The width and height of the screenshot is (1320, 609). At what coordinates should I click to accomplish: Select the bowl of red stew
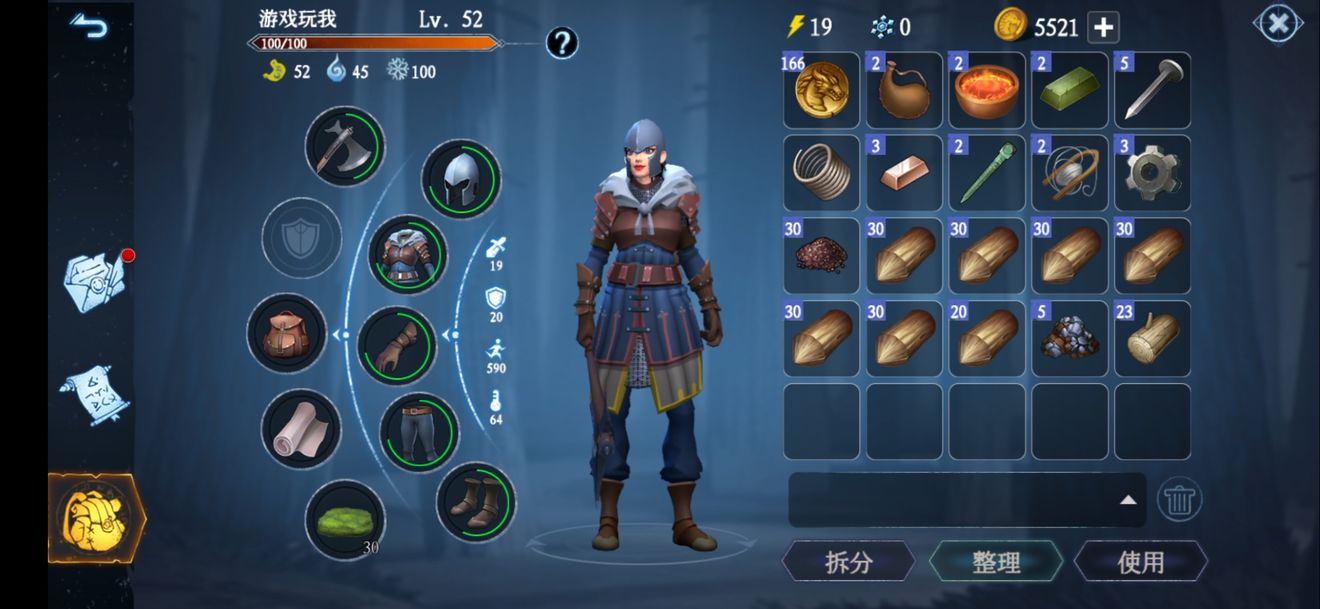pos(987,91)
